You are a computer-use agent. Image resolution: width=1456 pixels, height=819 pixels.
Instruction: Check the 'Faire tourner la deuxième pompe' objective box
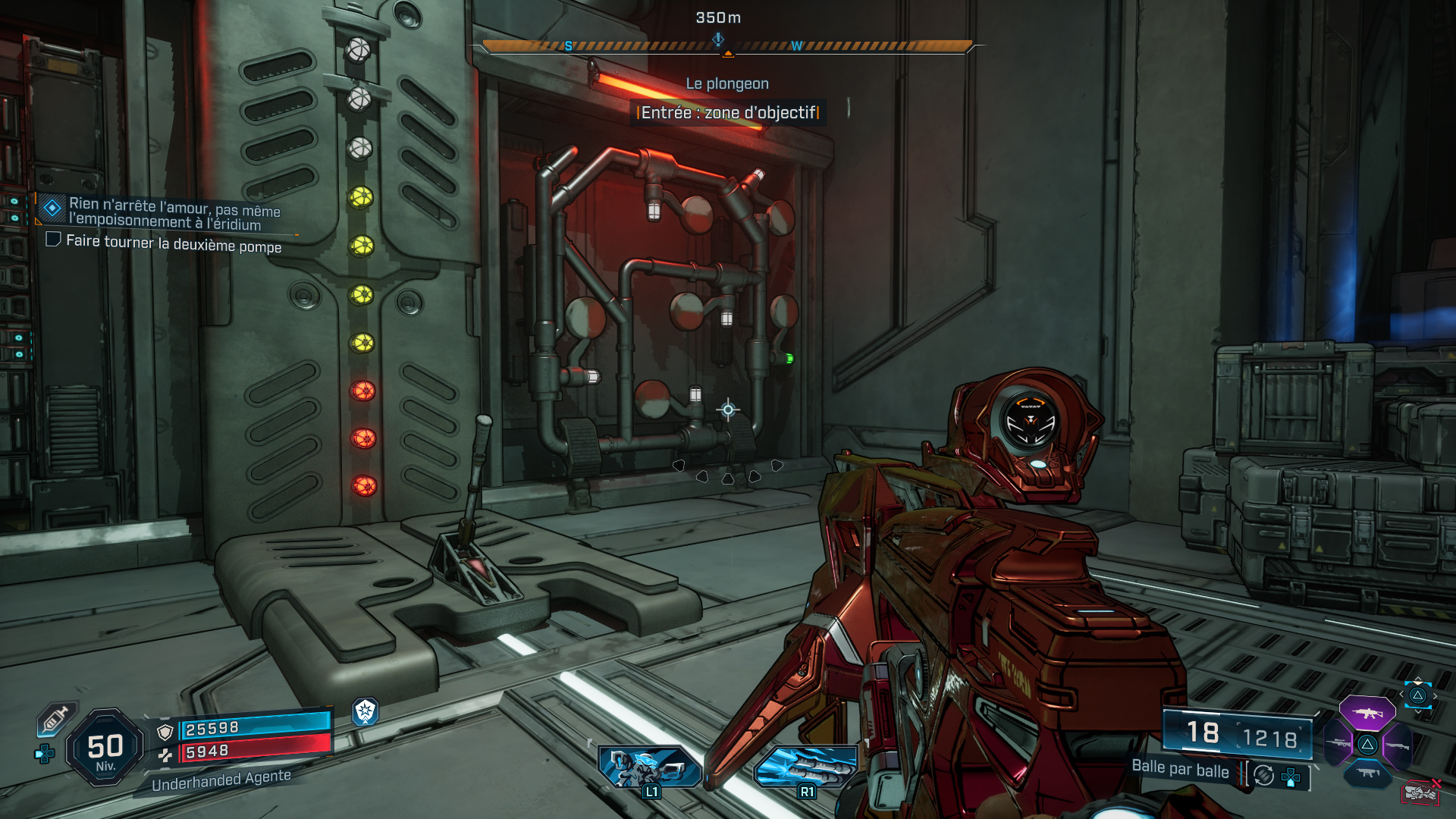(x=53, y=240)
